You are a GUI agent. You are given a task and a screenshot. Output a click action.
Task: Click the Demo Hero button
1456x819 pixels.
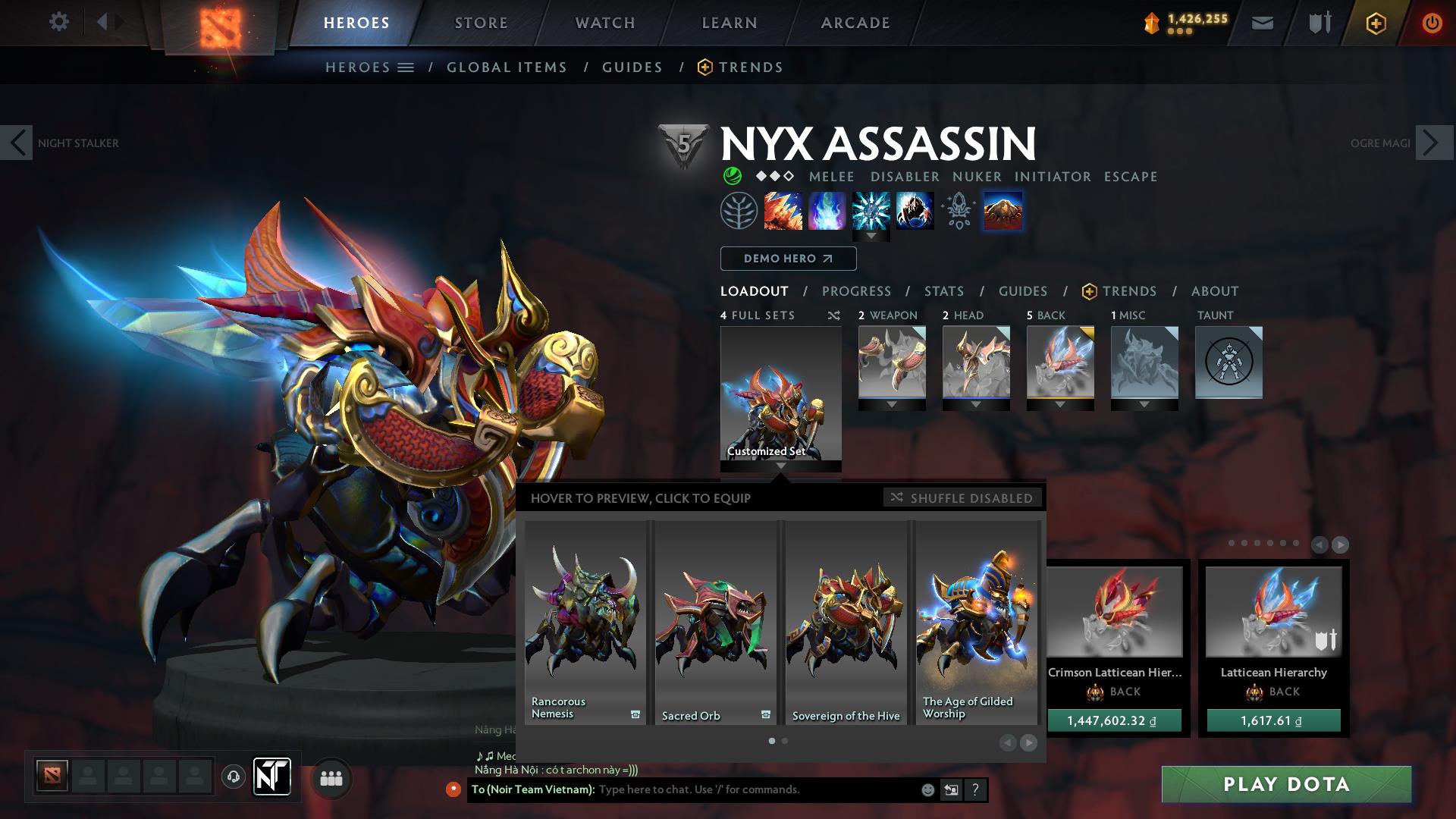[x=787, y=258]
